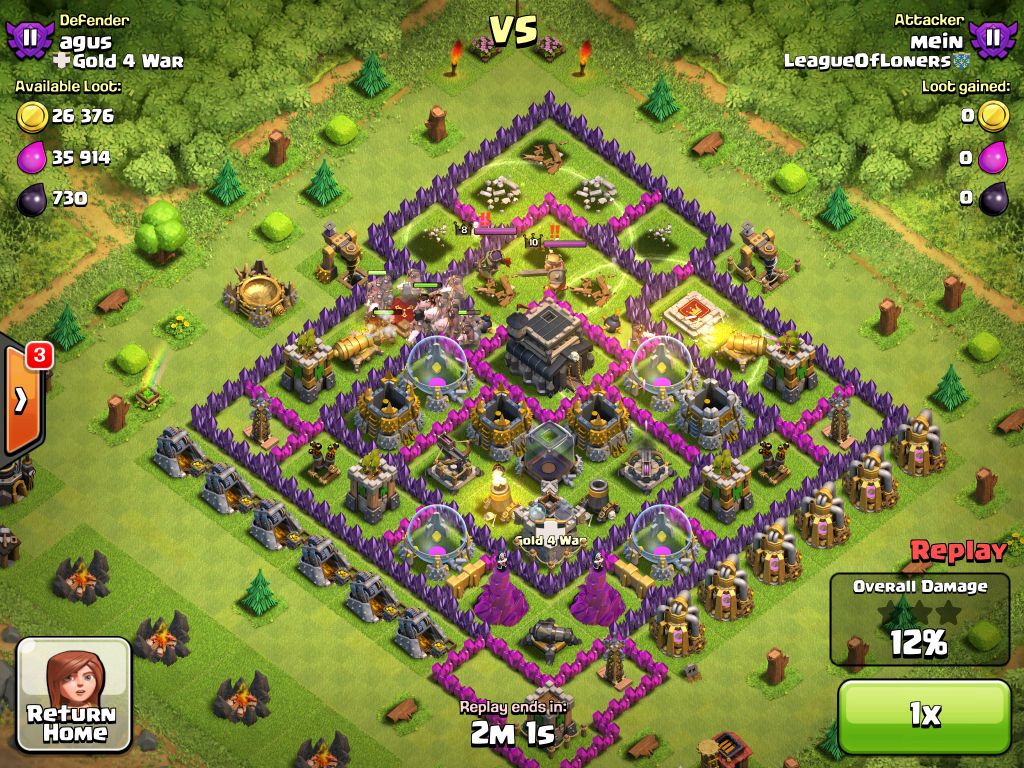Screen dimensions: 1024x768
Task: Change the 1x replay speed
Action: 924,714
